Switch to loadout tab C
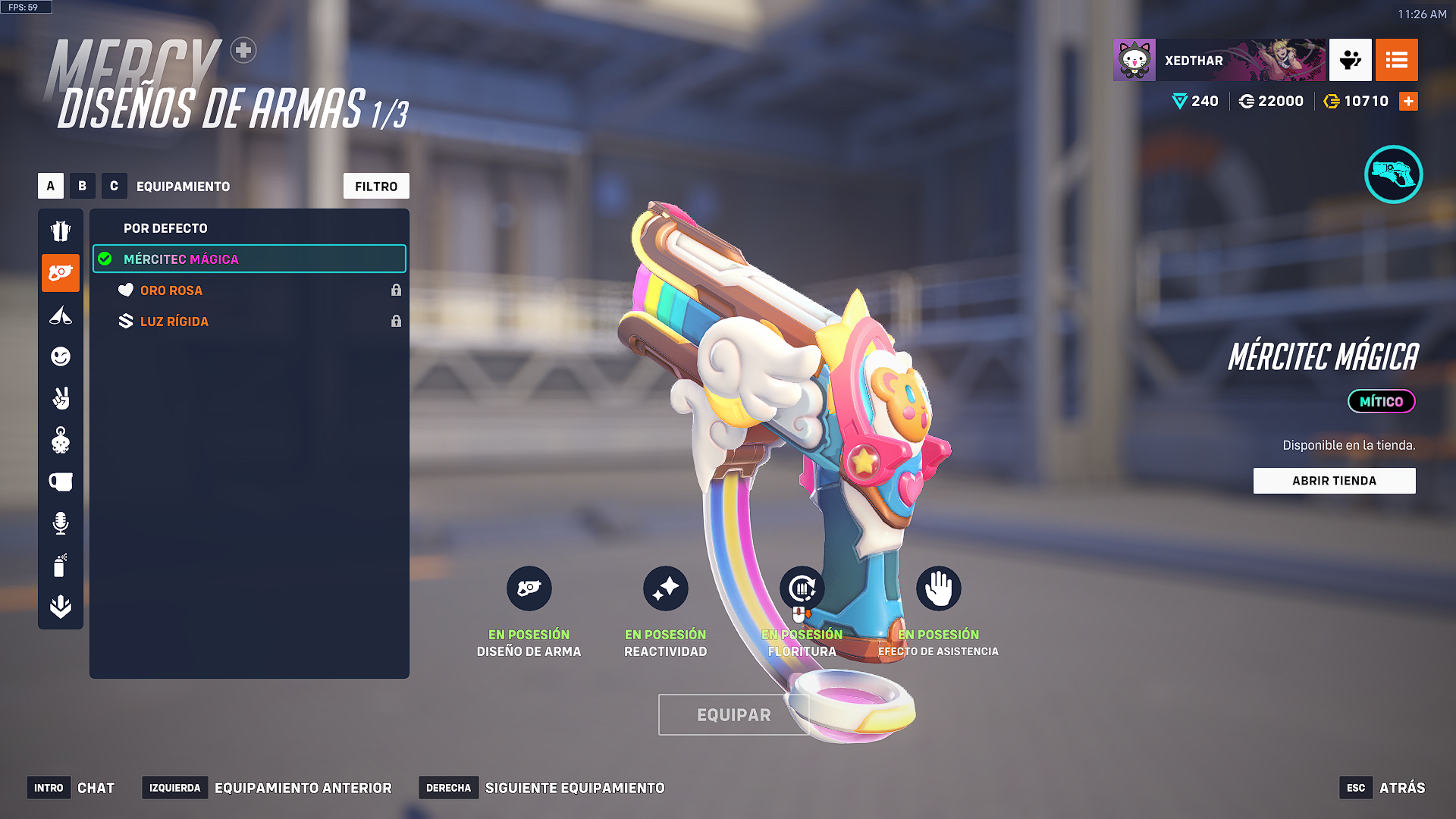This screenshot has height=819, width=1456. coord(114,186)
